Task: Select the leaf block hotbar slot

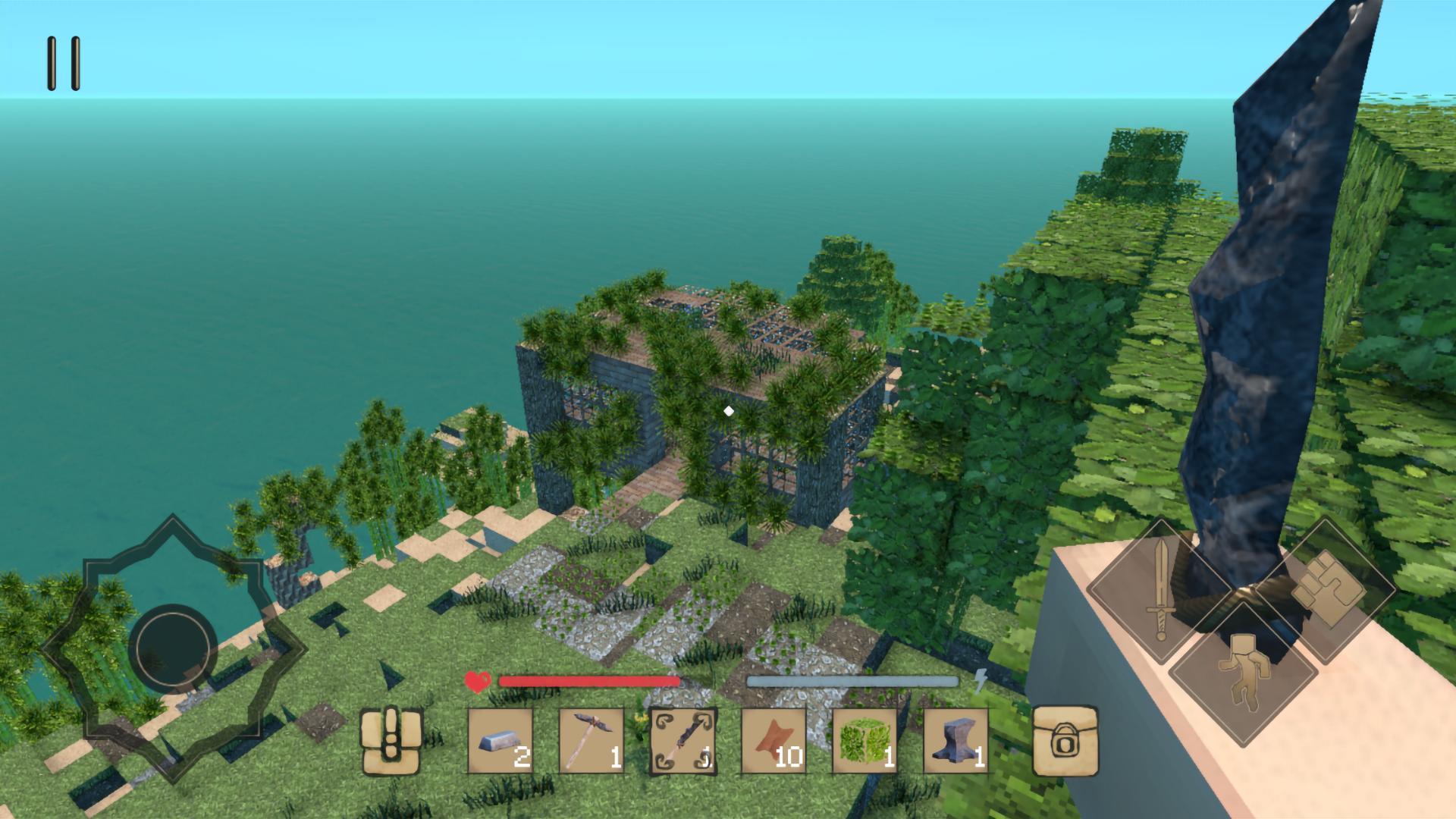Action: (864, 741)
